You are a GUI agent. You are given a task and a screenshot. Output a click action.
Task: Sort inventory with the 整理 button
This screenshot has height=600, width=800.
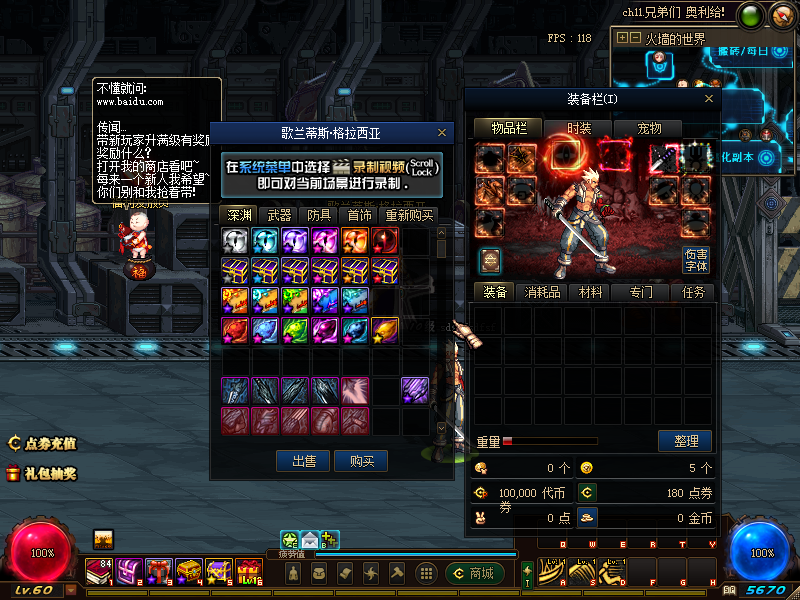685,441
